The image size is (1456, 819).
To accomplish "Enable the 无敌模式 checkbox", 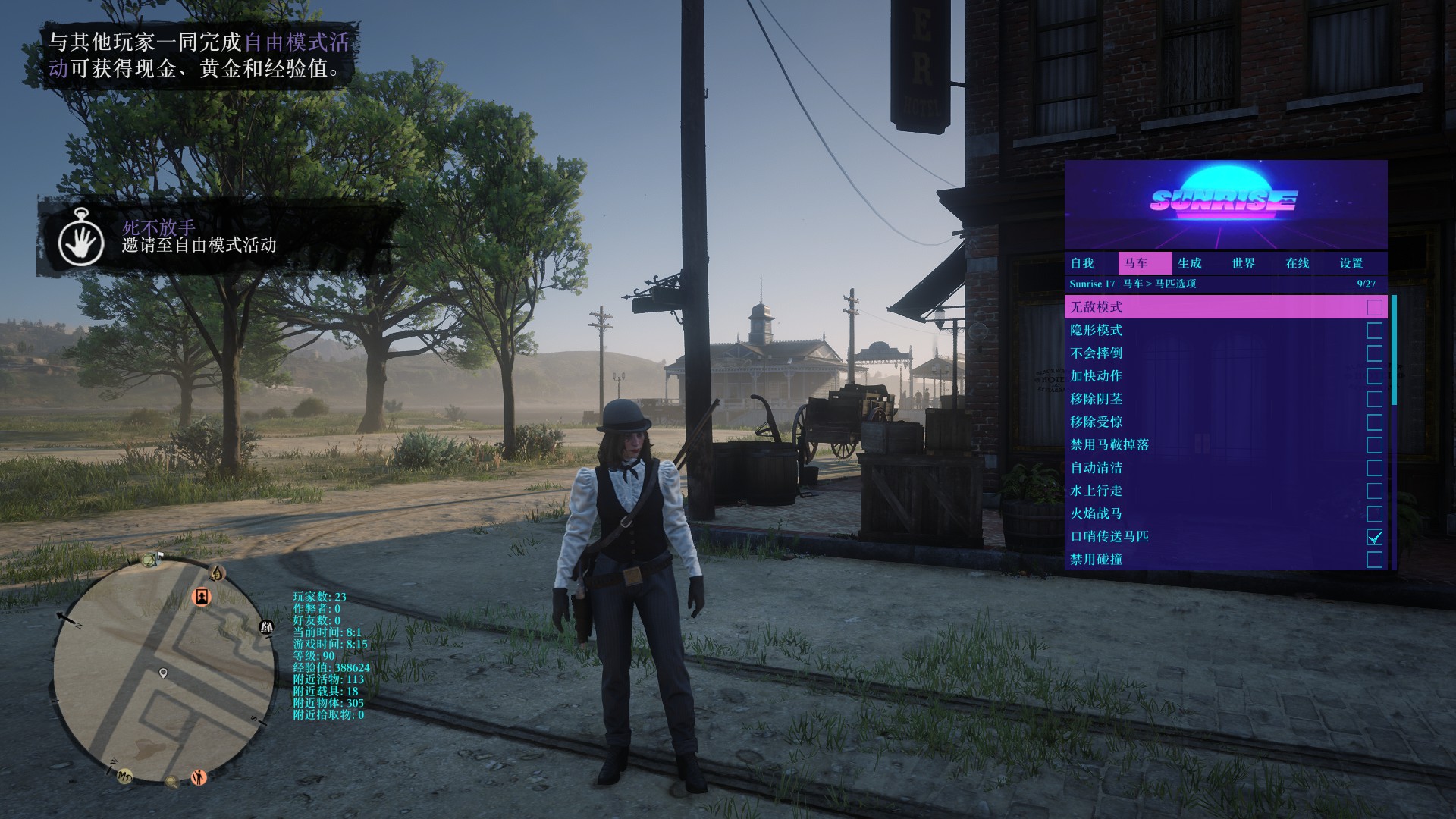I will coord(1374,307).
